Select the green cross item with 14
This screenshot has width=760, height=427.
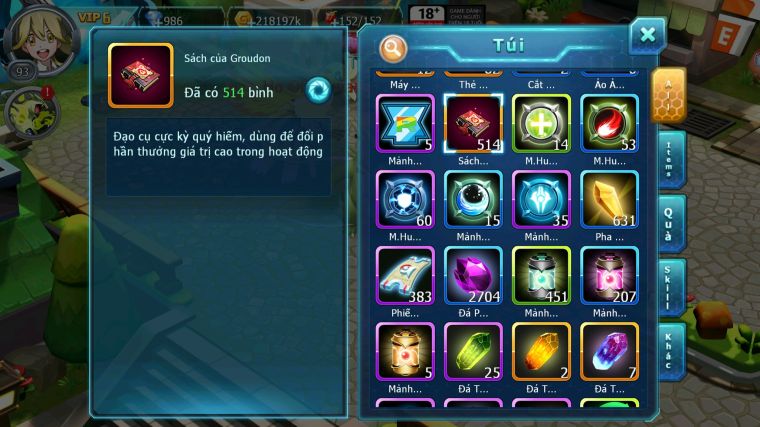click(541, 124)
